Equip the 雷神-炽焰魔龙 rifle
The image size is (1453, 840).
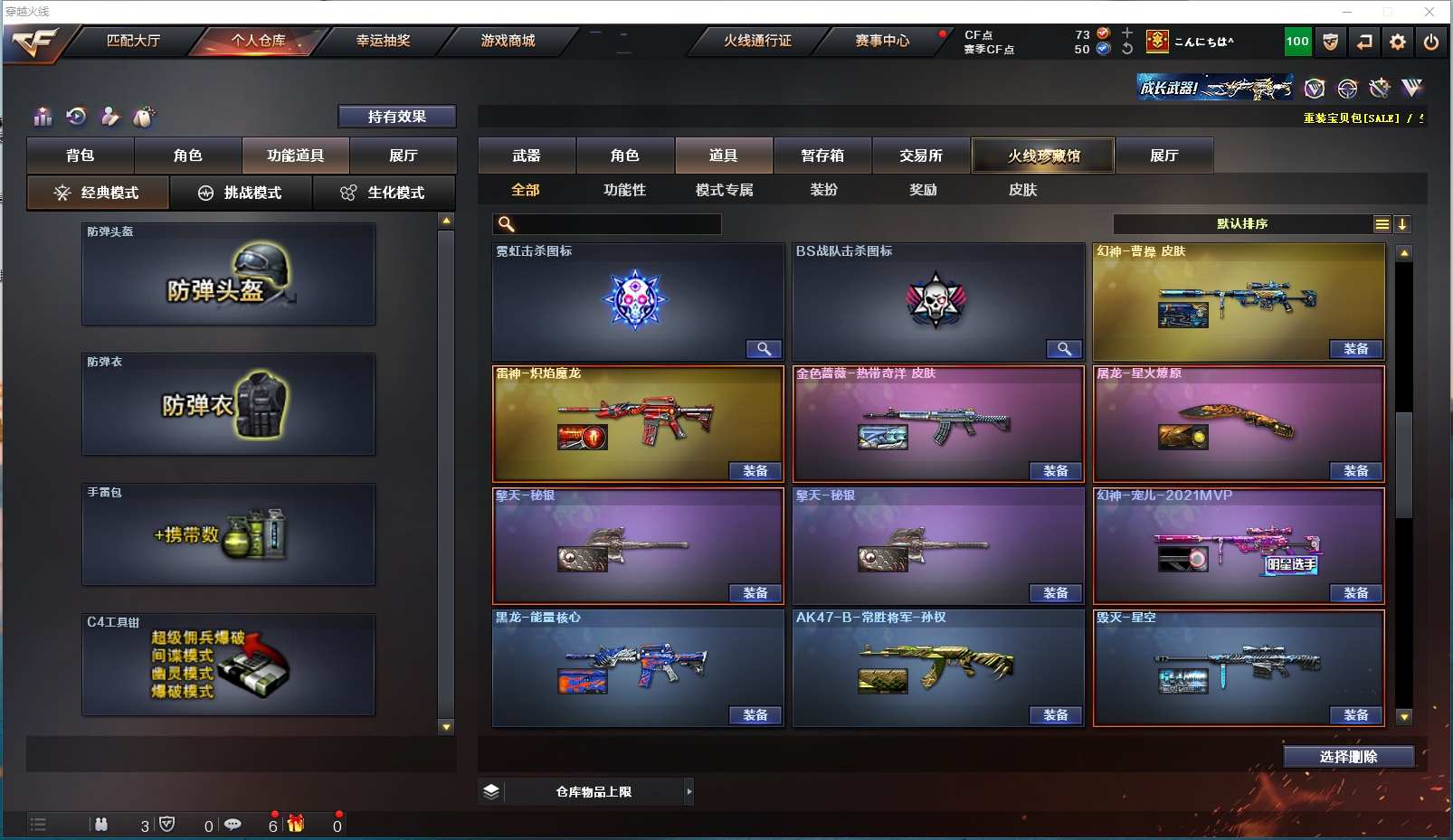click(755, 471)
